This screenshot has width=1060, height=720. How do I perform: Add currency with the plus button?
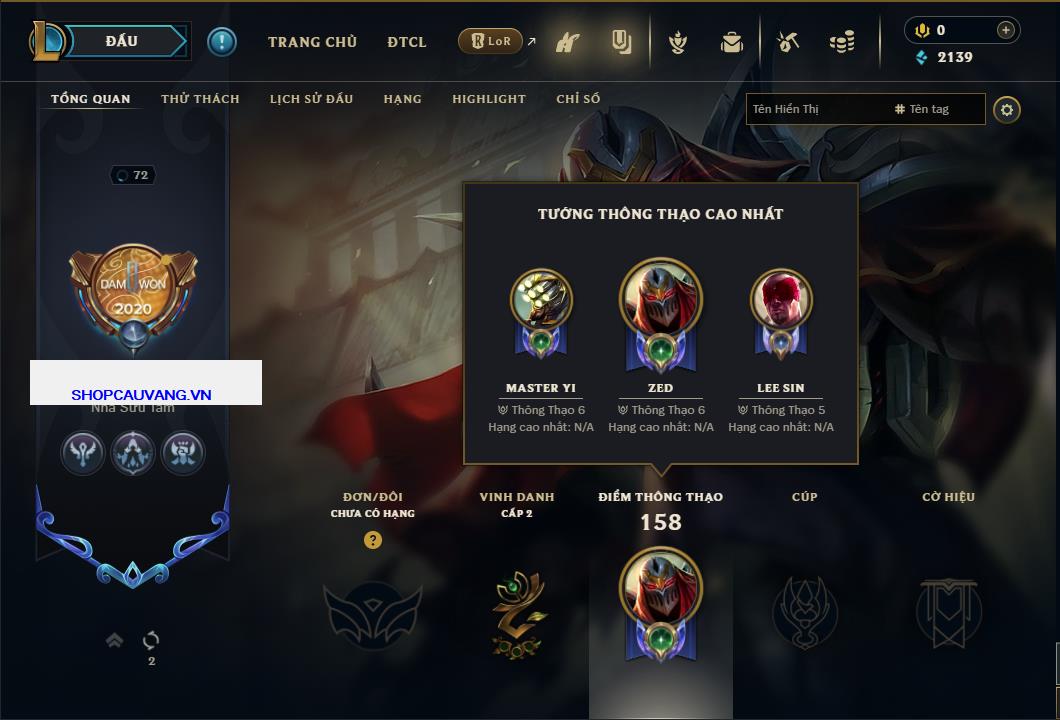(1005, 30)
